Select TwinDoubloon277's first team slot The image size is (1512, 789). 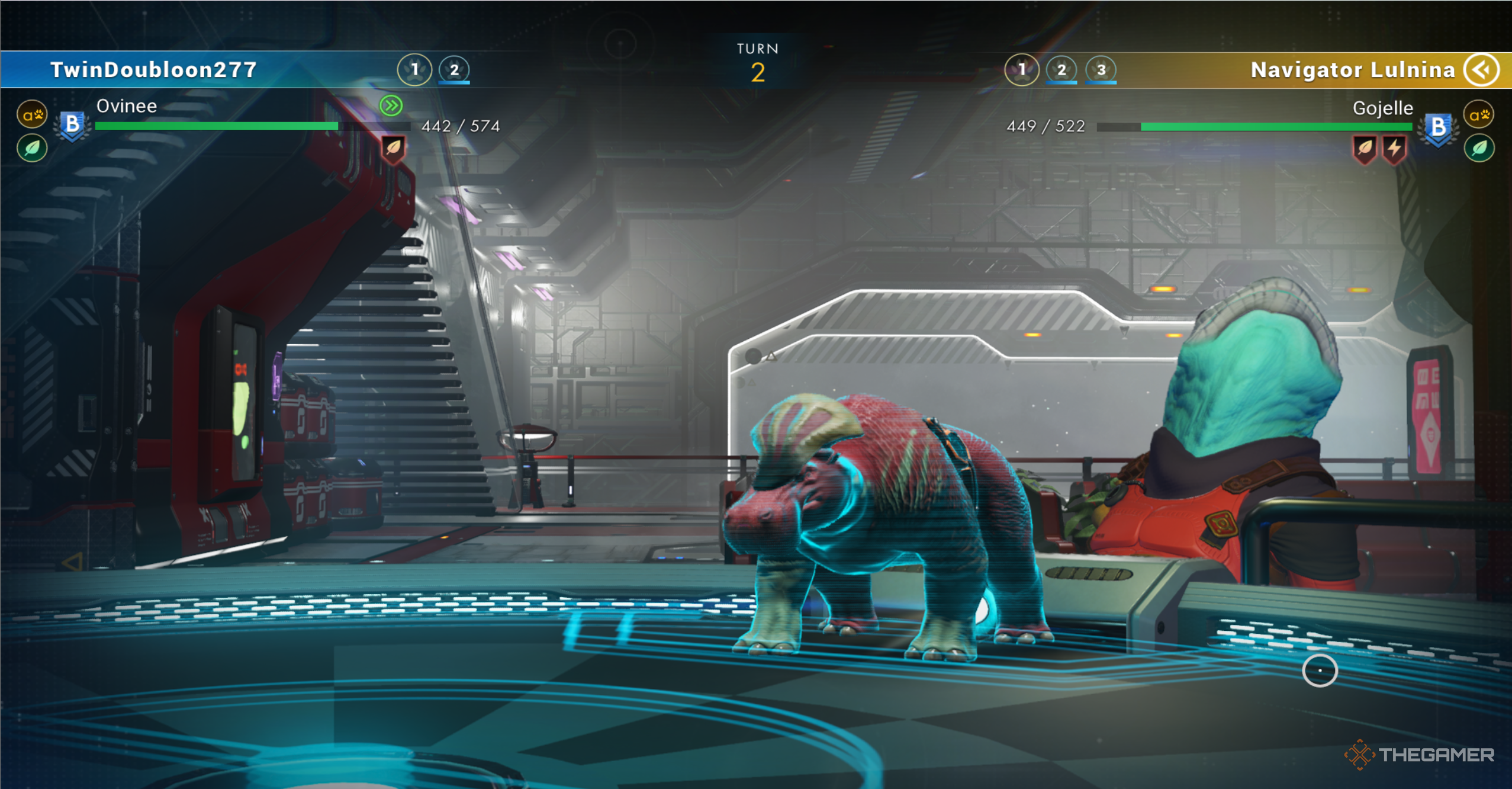click(x=414, y=70)
